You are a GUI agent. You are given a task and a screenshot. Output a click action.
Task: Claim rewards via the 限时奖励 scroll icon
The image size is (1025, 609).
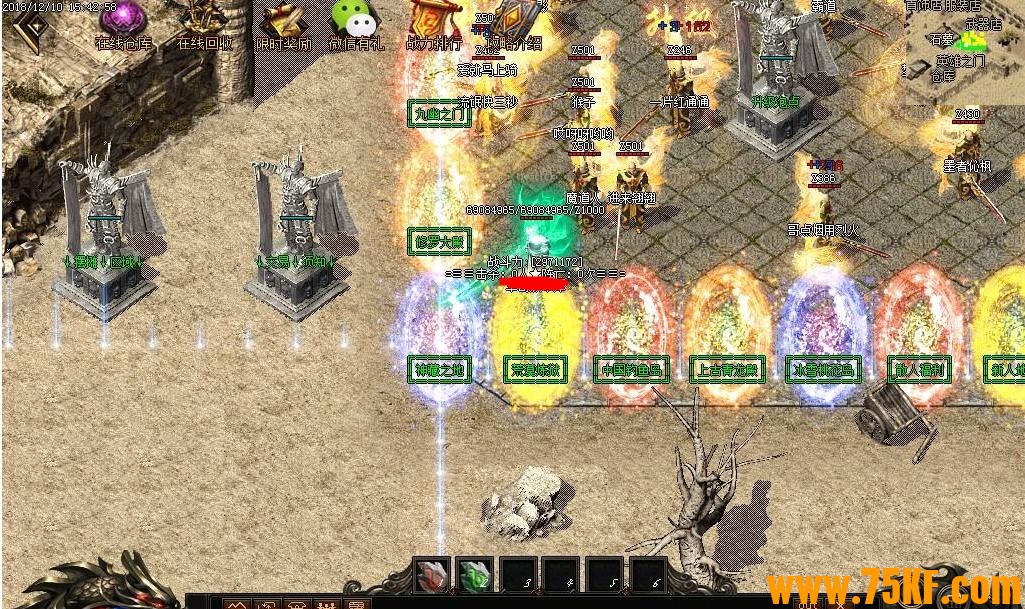pyautogui.click(x=283, y=22)
